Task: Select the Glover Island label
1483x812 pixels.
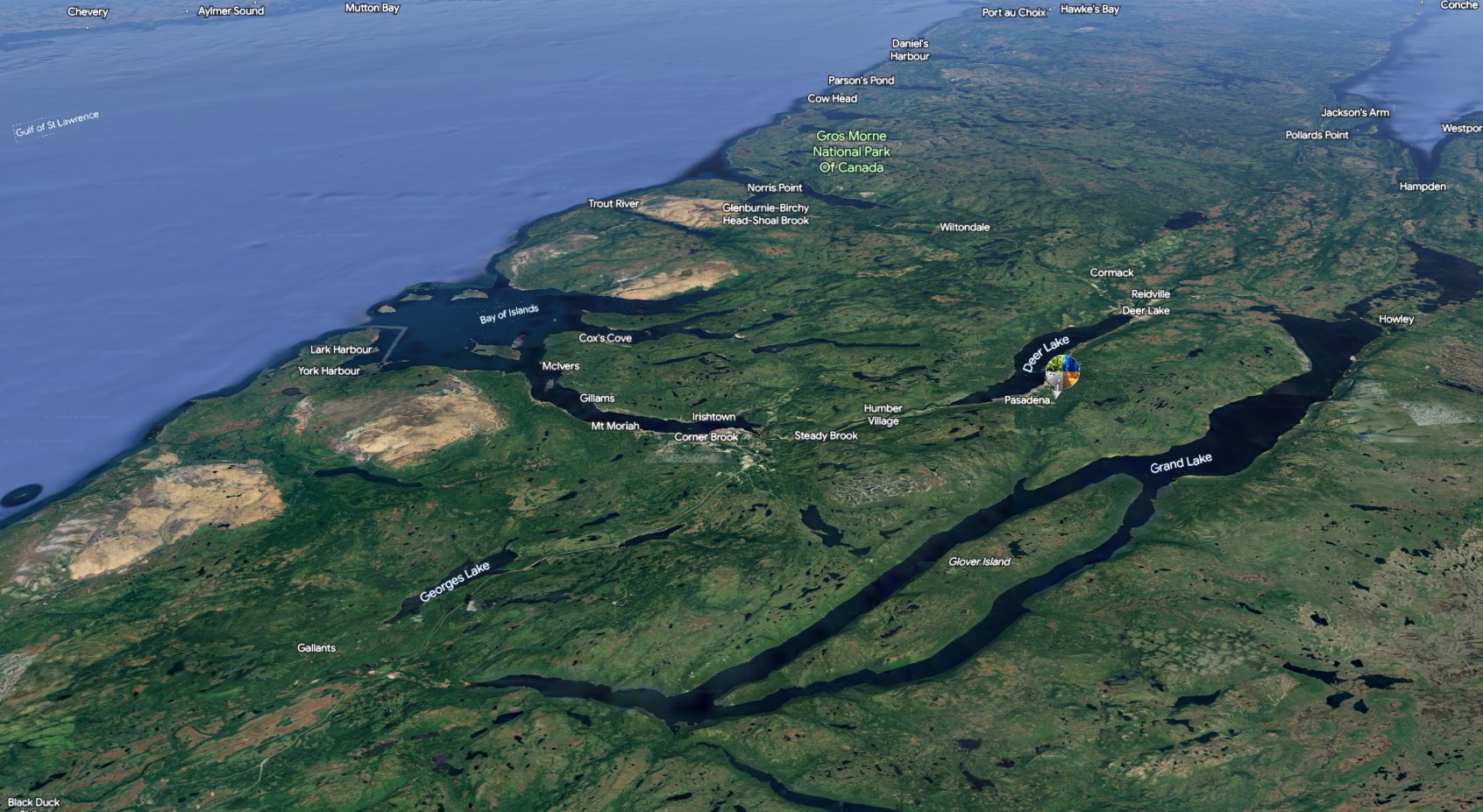Action: pyautogui.click(x=979, y=561)
